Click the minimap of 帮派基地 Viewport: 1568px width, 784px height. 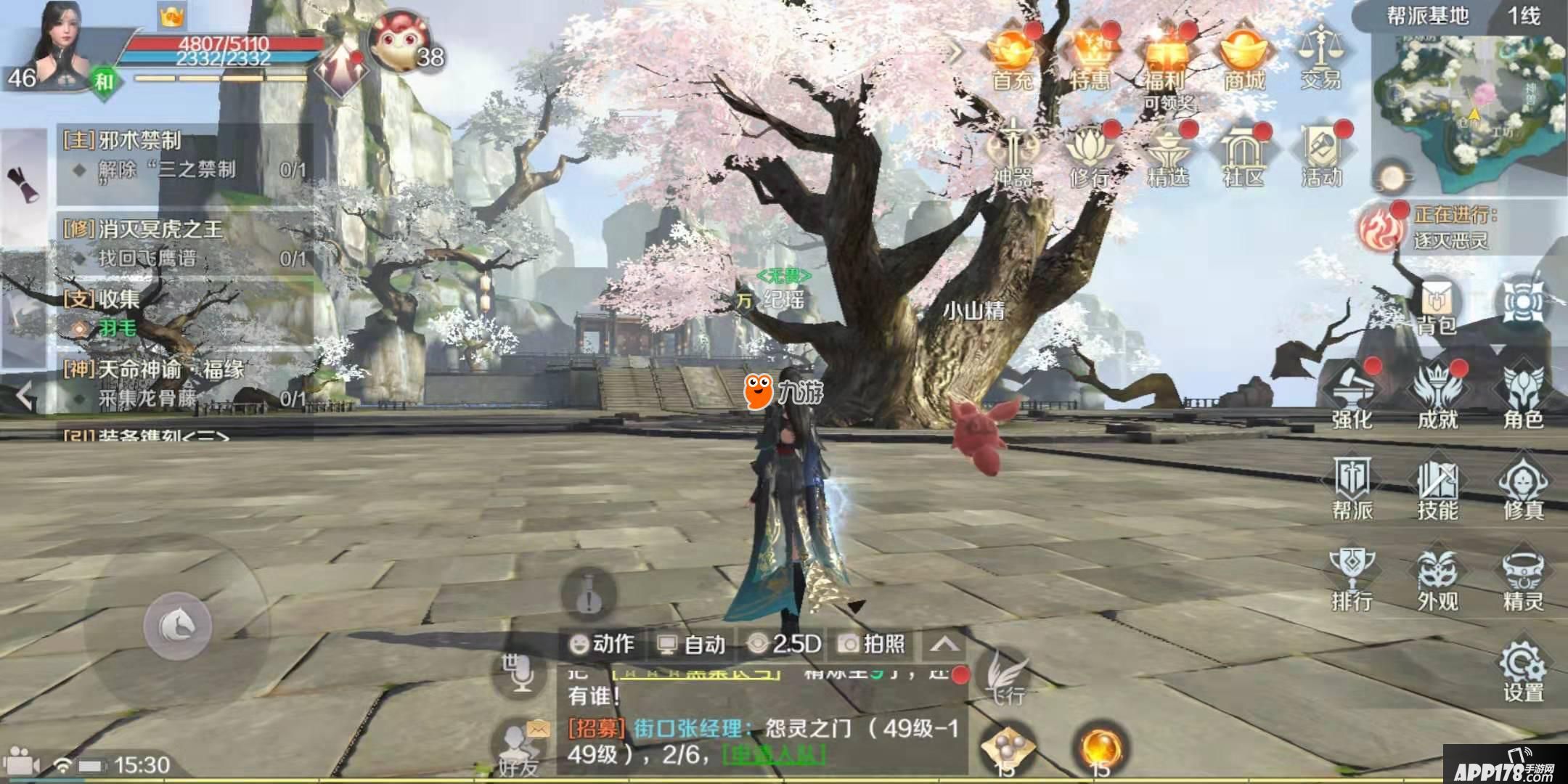point(1466,100)
